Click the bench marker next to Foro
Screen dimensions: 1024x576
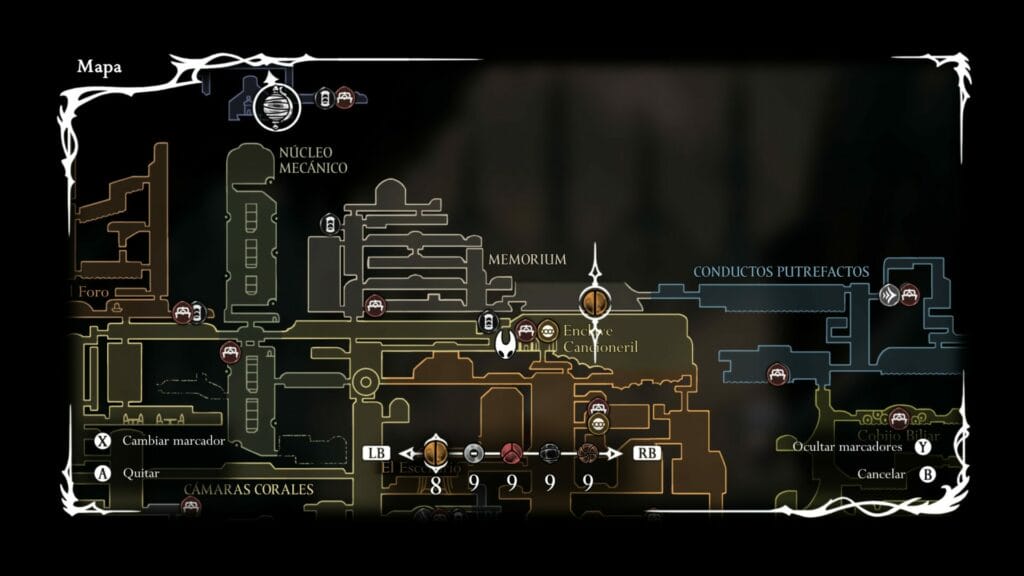(182, 313)
